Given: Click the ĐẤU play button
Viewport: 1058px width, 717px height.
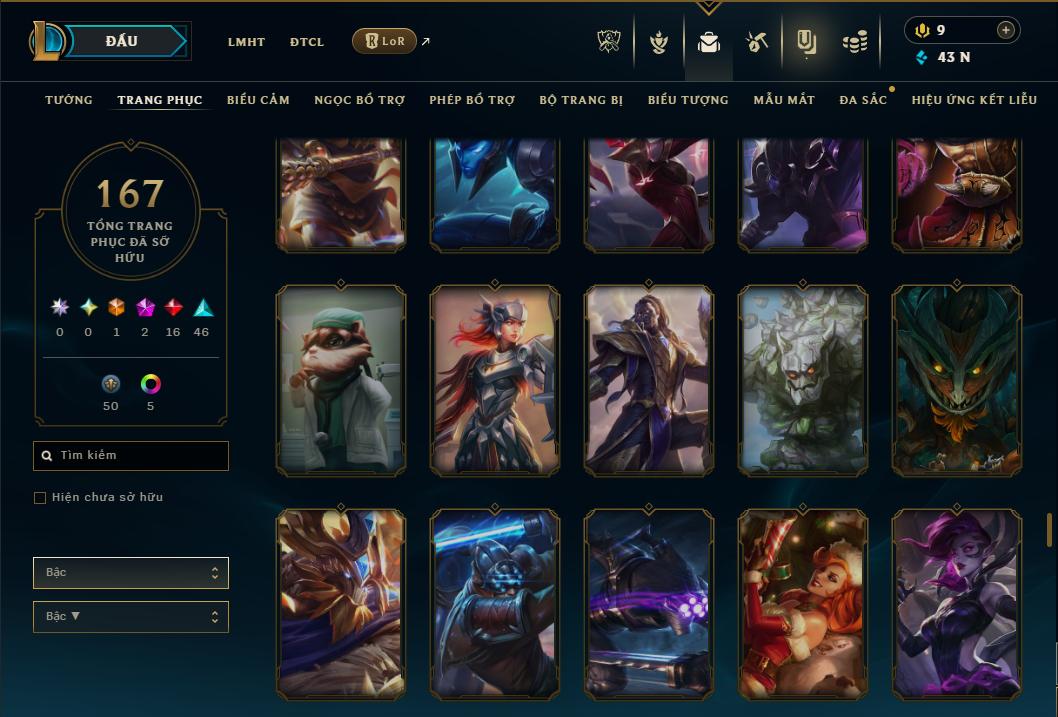Looking at the screenshot, I should [122, 41].
